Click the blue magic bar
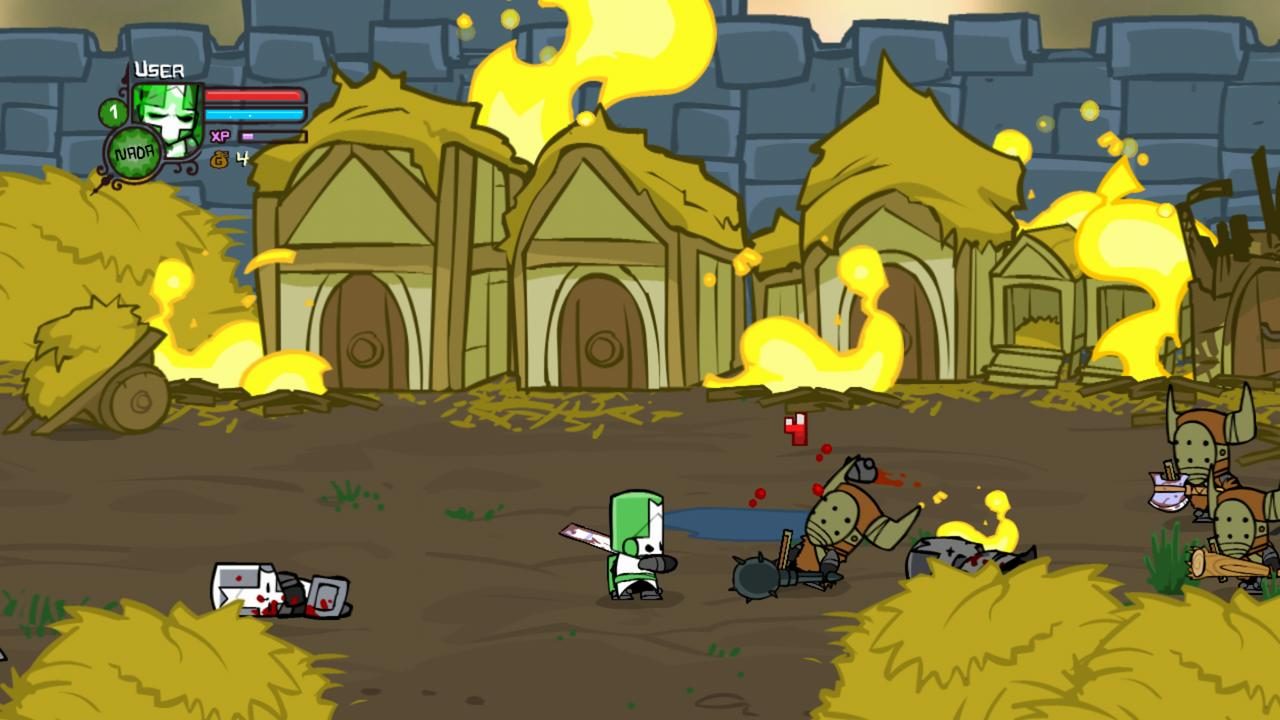 click(255, 113)
